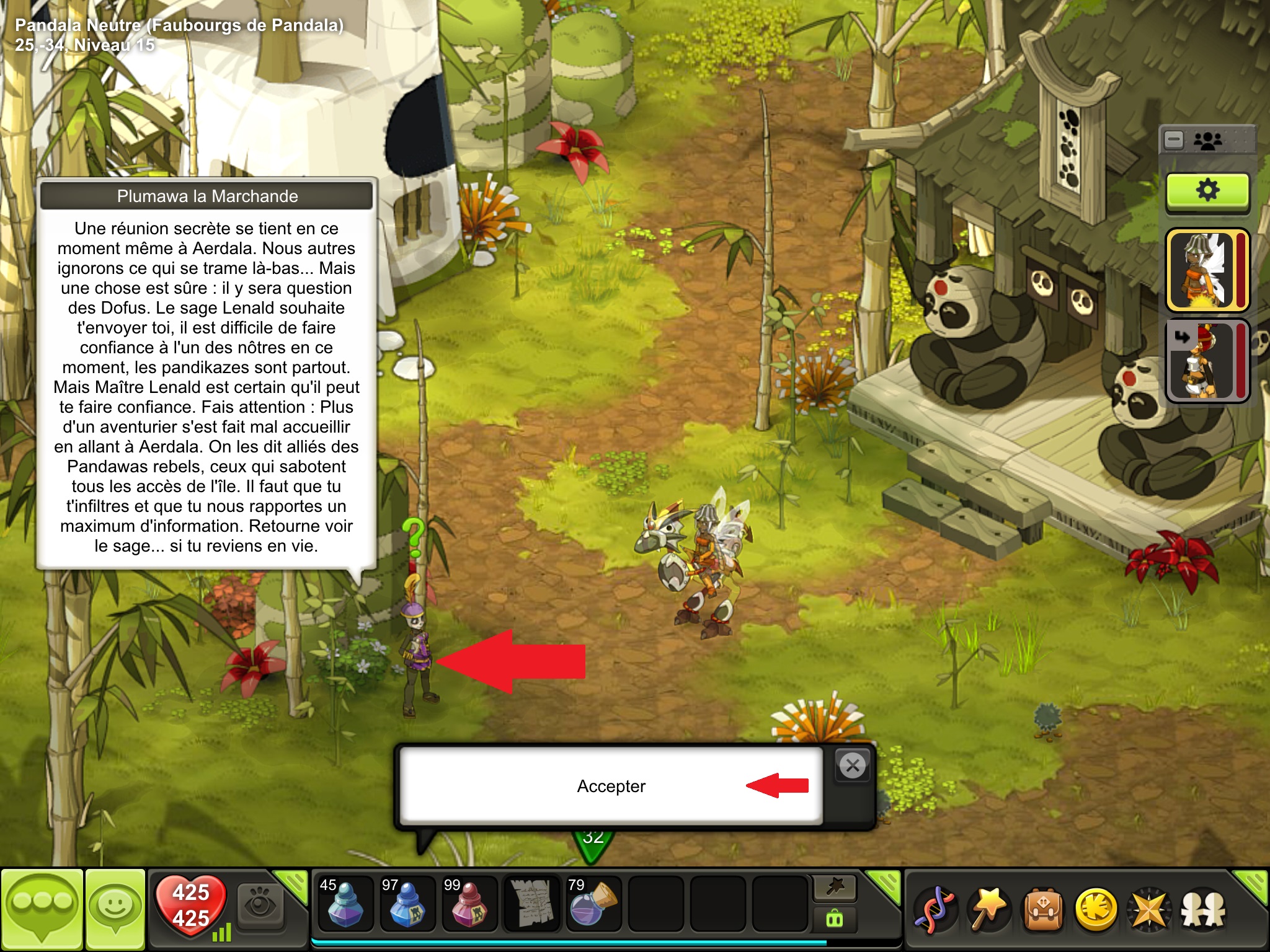The width and height of the screenshot is (1270, 952).
Task: Collapse the party panel with minus button
Action: click(x=1174, y=140)
